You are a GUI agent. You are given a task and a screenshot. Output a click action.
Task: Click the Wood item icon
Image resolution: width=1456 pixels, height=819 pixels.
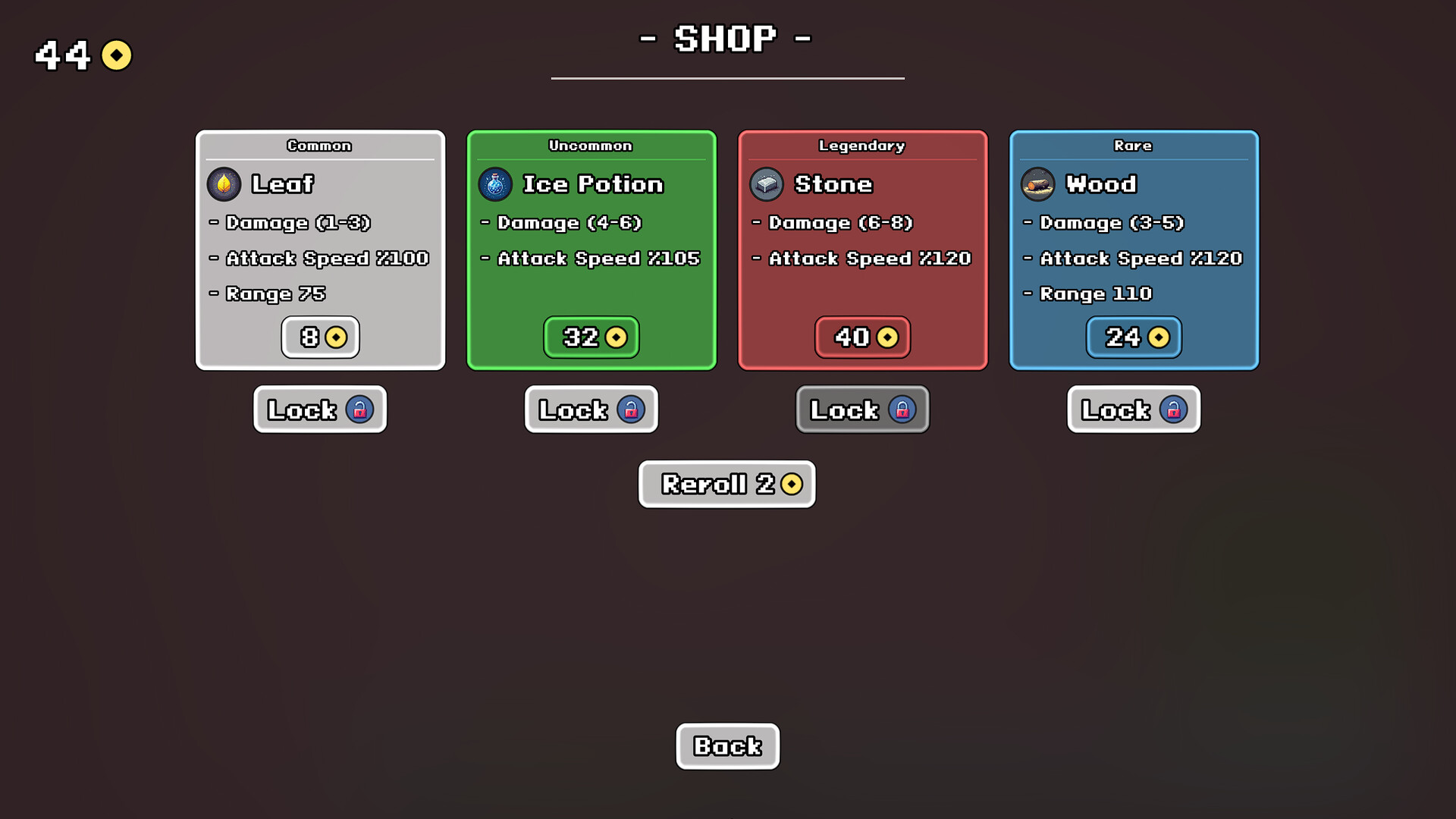[1037, 184]
